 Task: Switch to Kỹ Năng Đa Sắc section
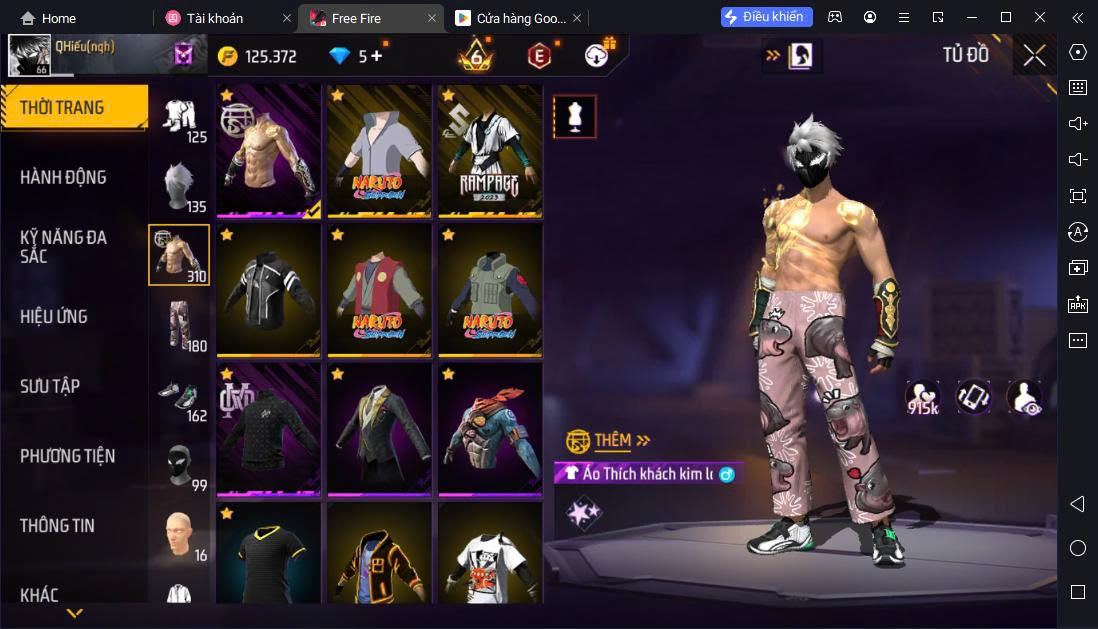point(63,246)
